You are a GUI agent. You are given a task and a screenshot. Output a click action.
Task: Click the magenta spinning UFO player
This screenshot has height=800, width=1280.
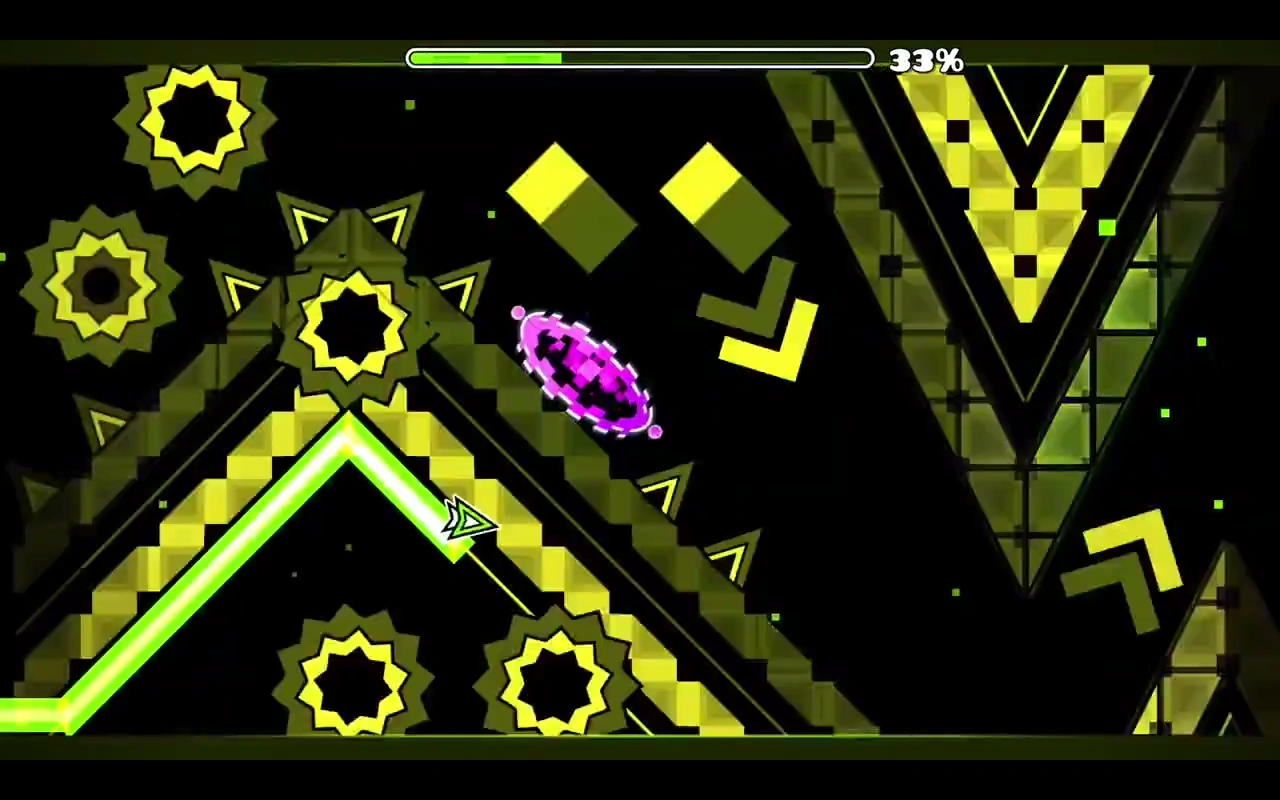[x=585, y=370]
